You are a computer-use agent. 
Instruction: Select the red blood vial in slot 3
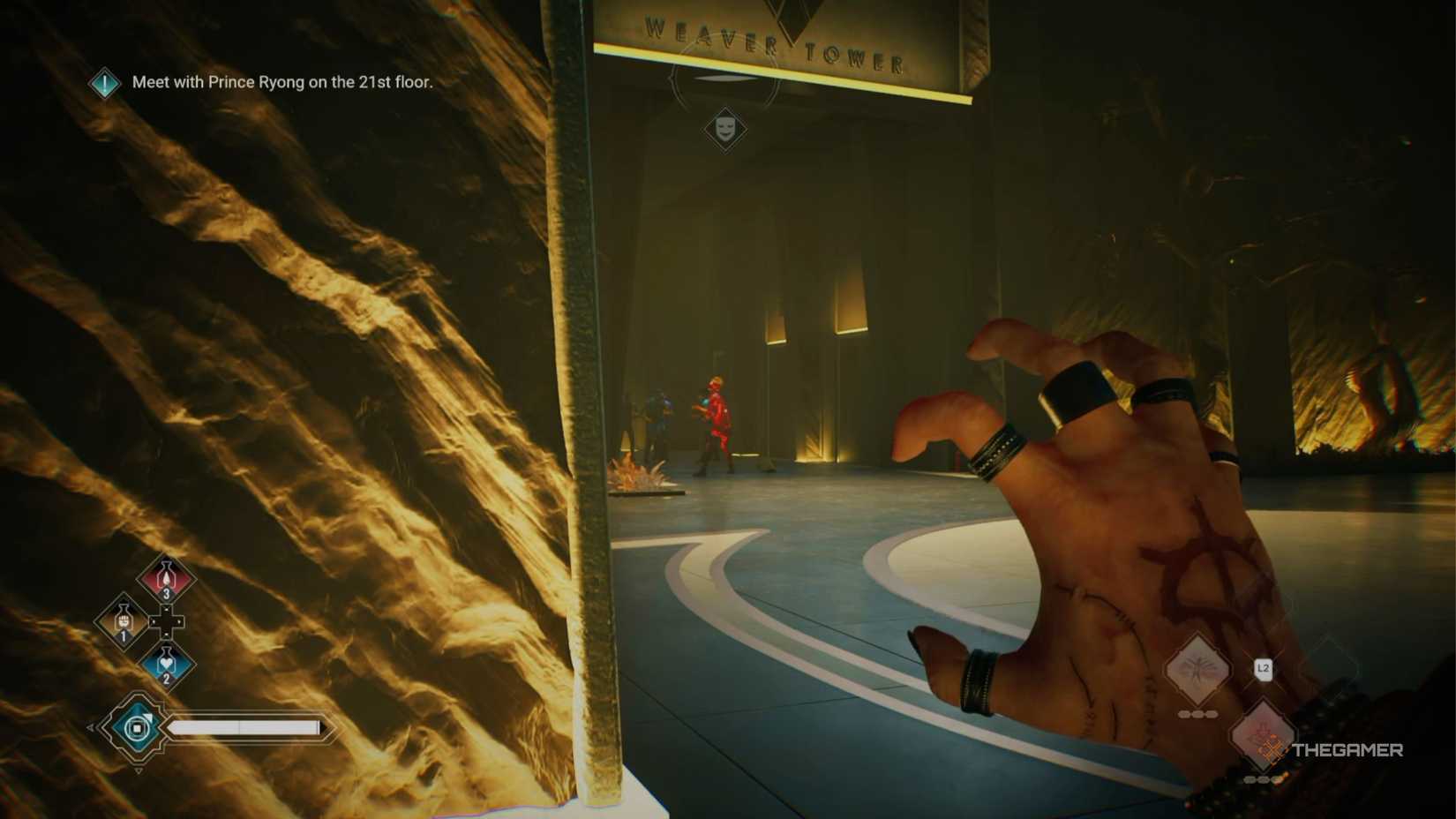(165, 579)
